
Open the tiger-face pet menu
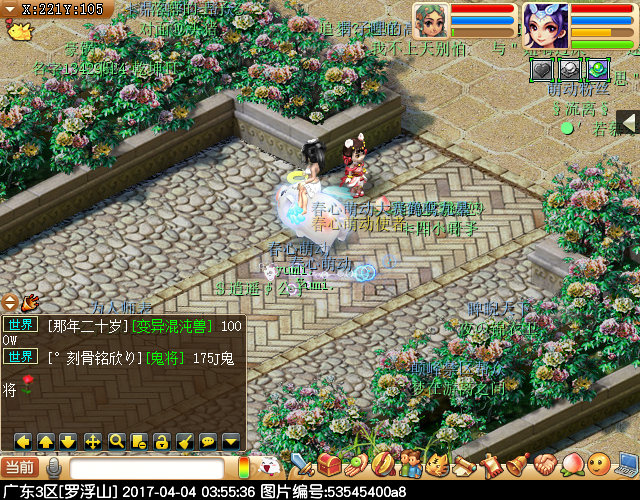click(x=437, y=465)
